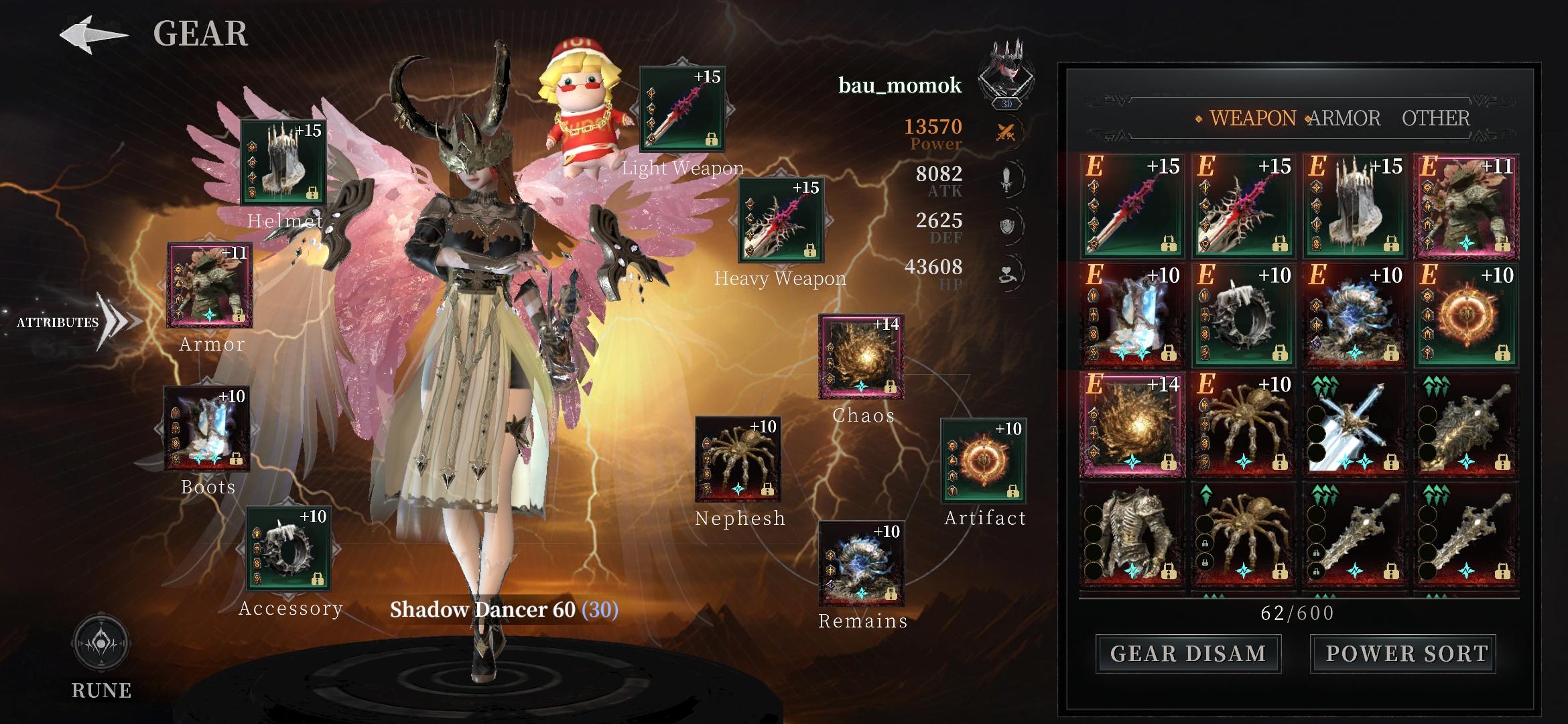Screen dimensions: 1568x724
Task: Sort inventory with Power Sort
Action: tap(1407, 654)
